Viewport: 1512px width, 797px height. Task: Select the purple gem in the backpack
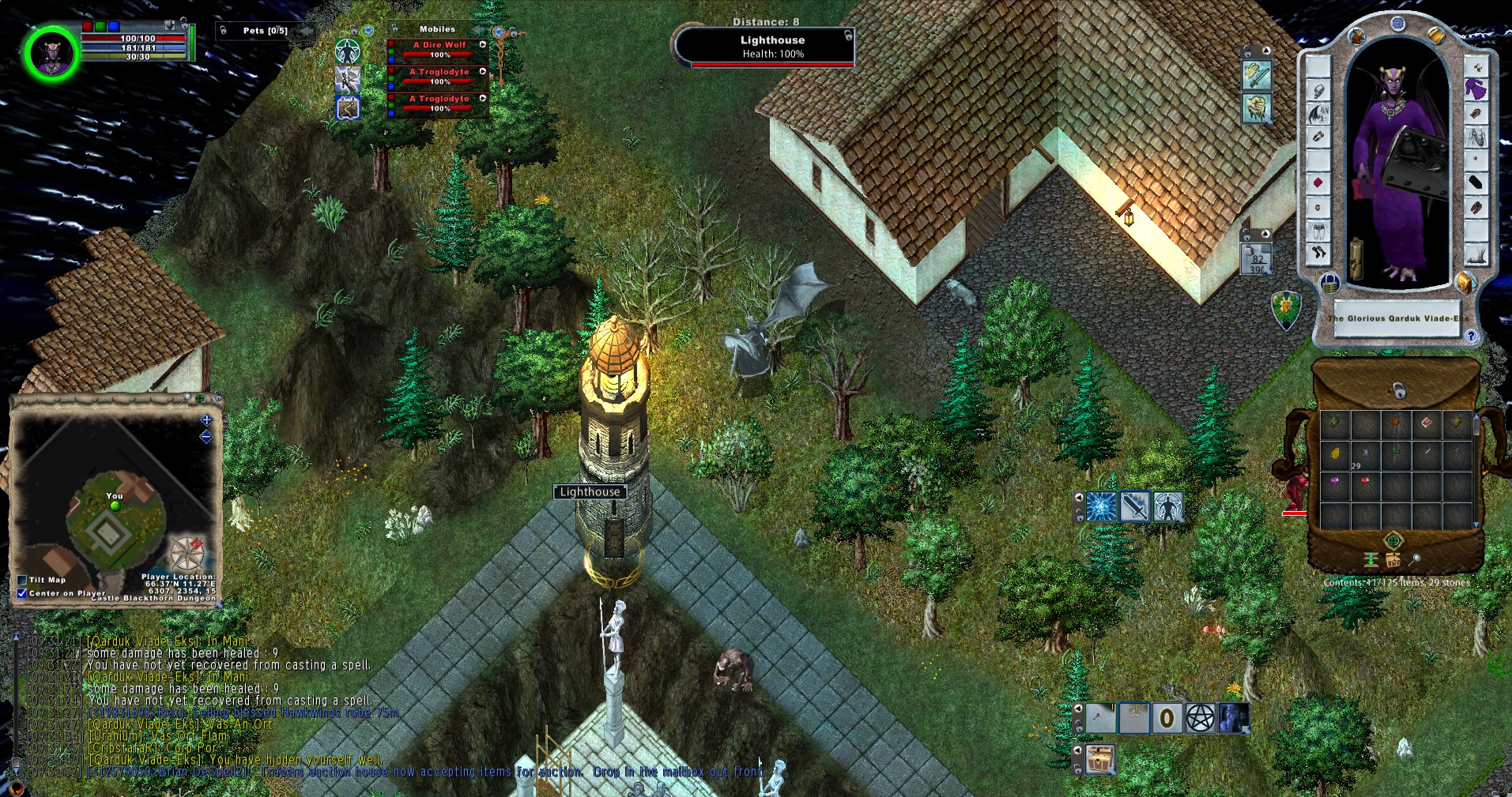click(x=1335, y=480)
